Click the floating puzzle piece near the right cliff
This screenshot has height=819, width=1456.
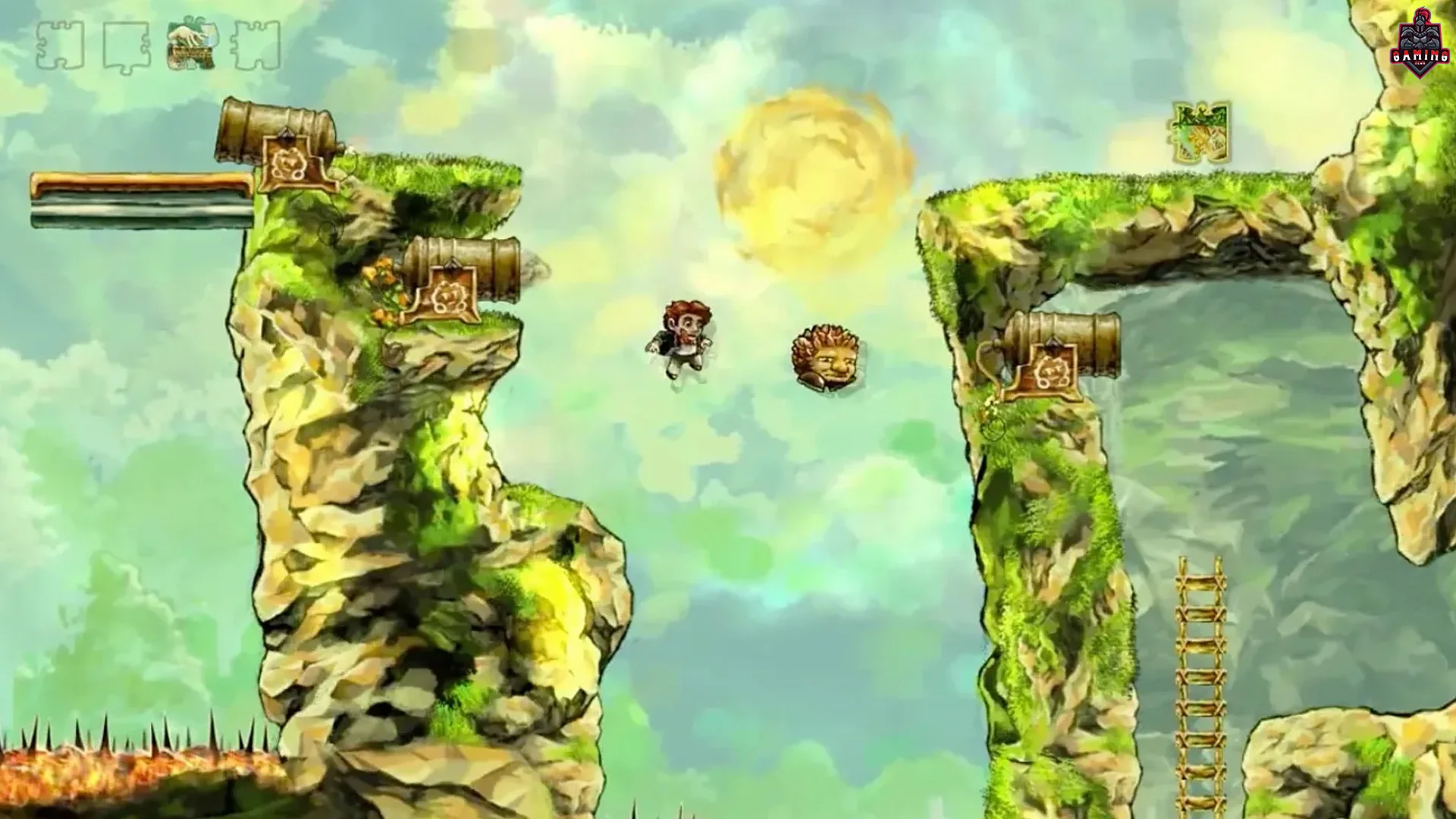click(1200, 130)
